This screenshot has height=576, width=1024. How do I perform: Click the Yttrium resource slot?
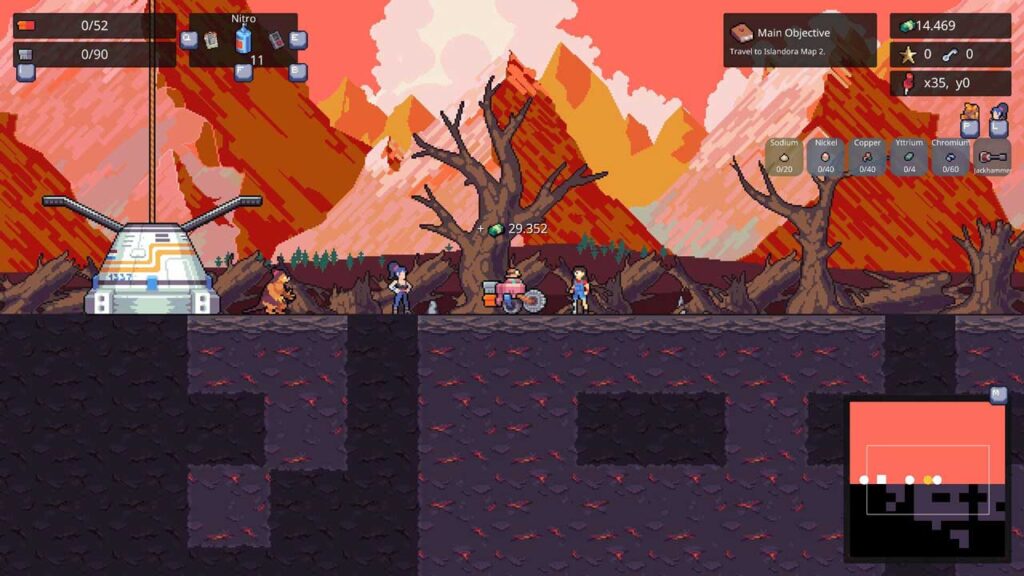tap(909, 157)
